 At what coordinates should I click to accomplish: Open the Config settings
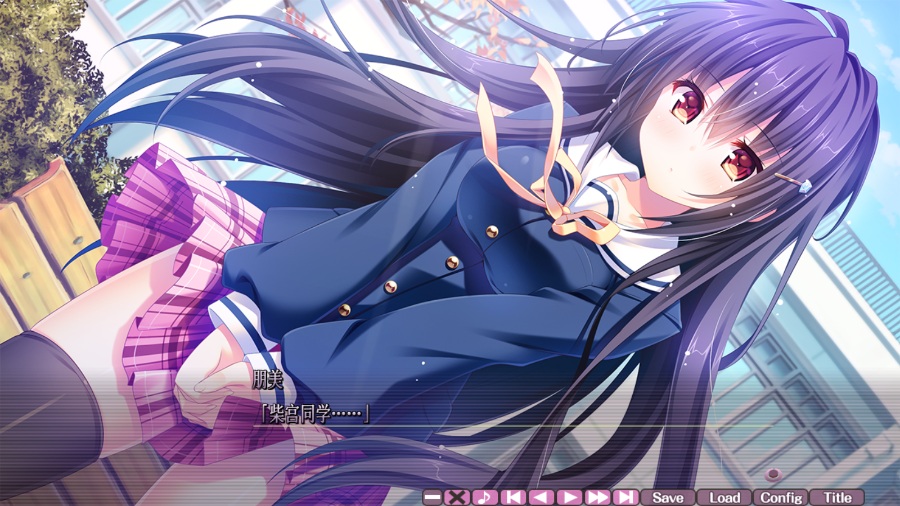[781, 497]
